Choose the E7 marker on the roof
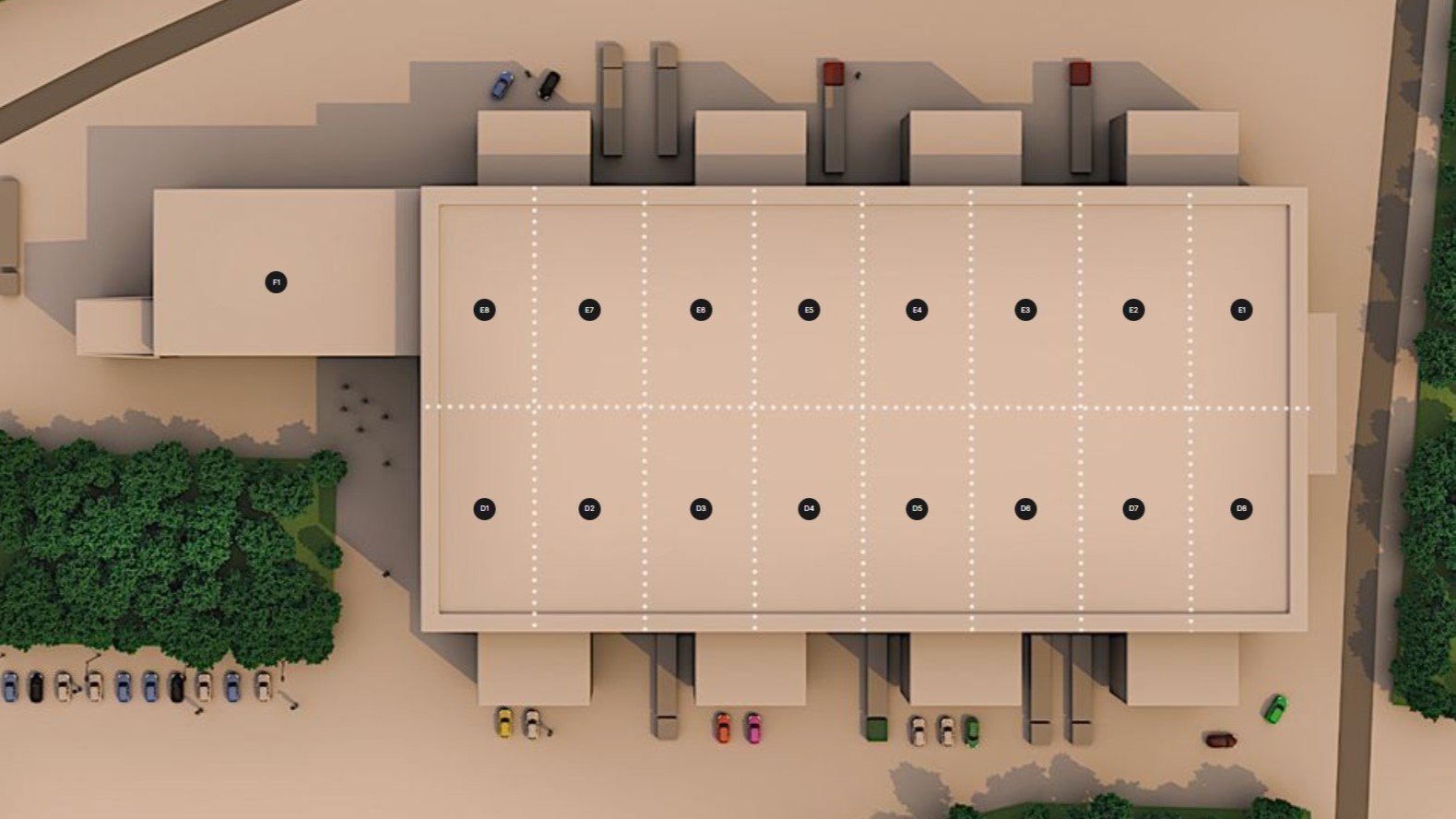1456x819 pixels. point(589,310)
